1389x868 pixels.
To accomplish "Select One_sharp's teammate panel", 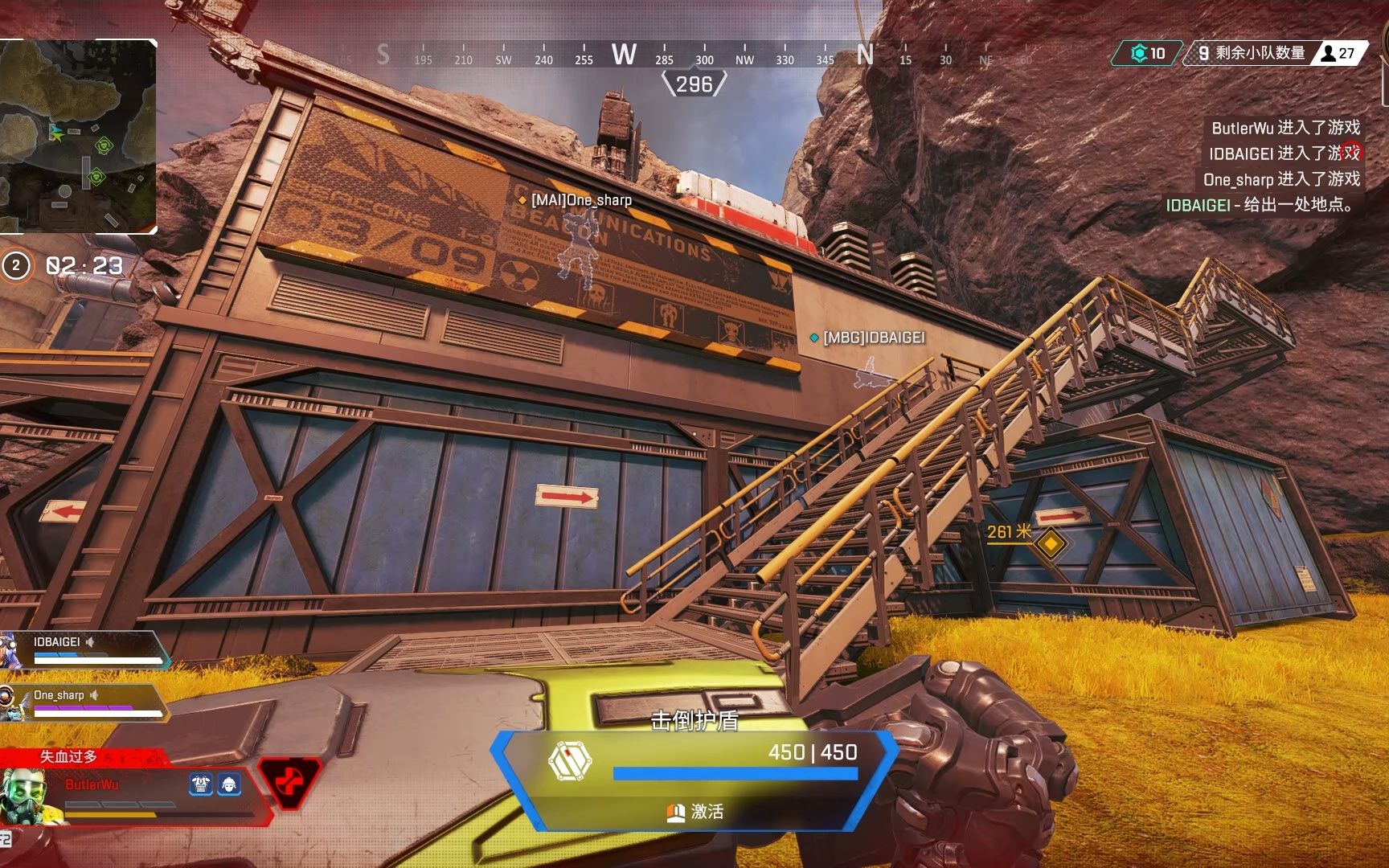I will (x=84, y=702).
